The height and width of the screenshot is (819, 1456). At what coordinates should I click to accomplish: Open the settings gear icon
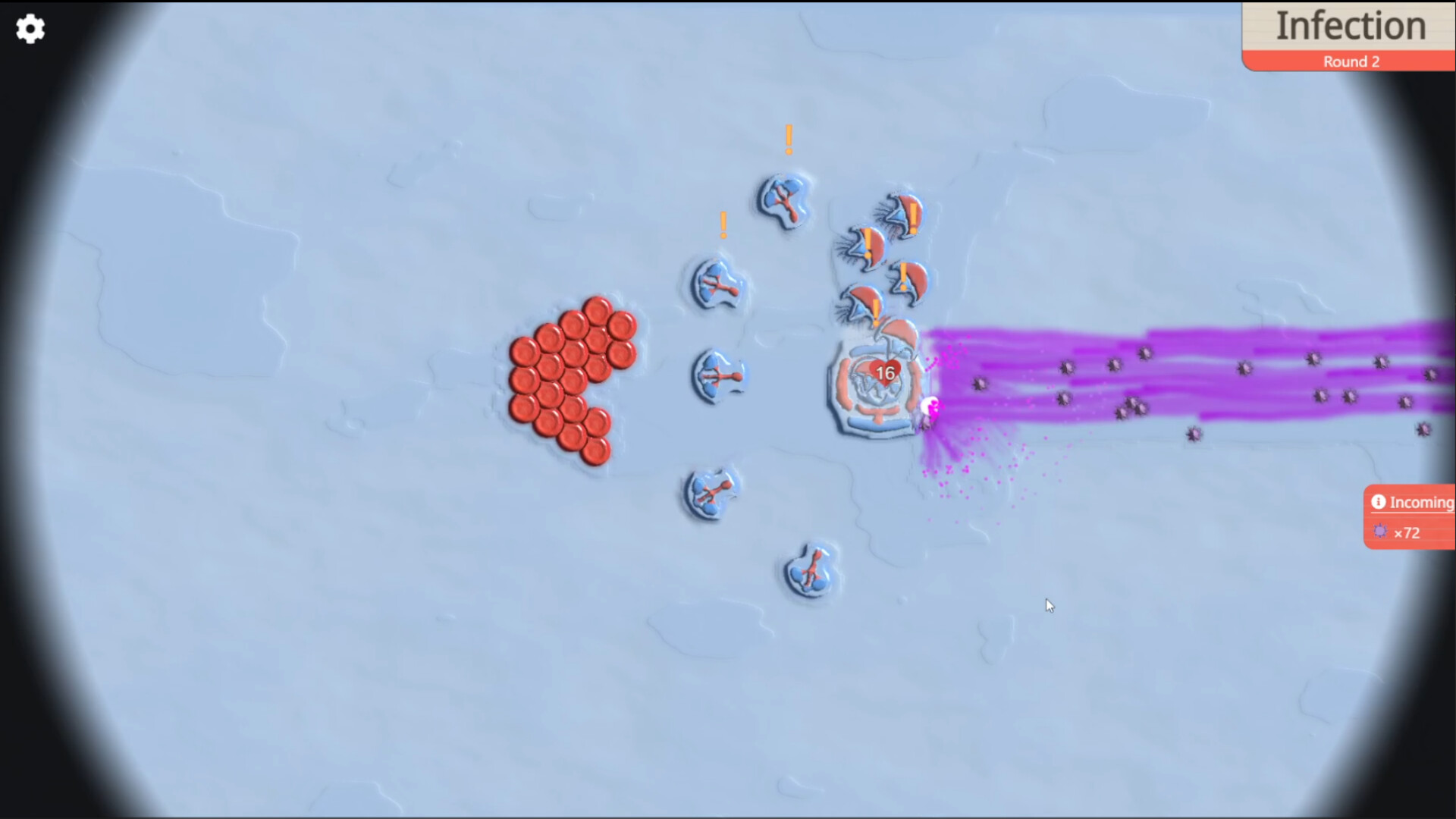coord(30,29)
